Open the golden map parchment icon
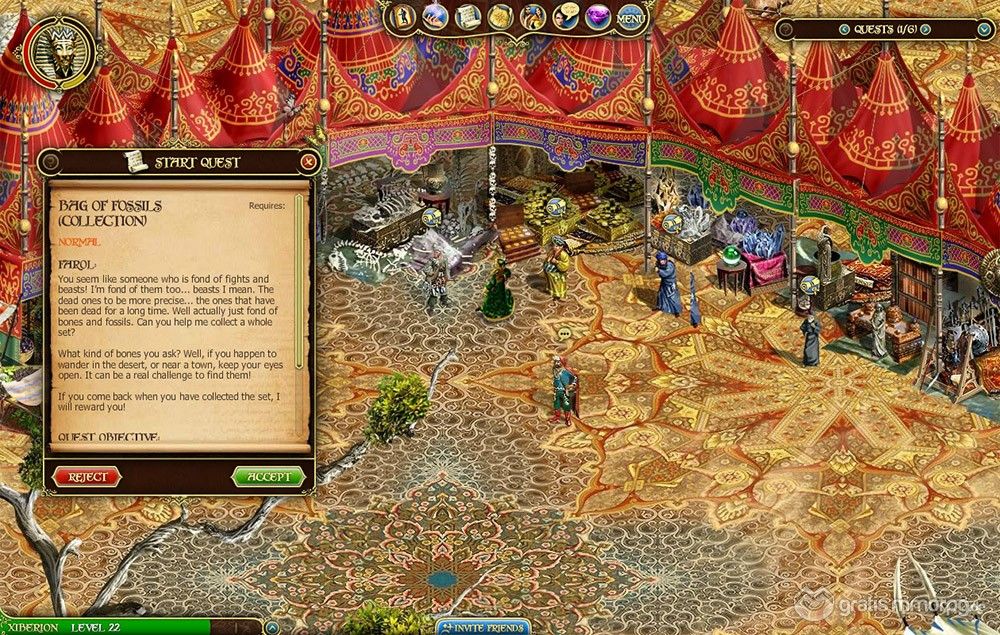The height and width of the screenshot is (635, 1000). coord(500,17)
